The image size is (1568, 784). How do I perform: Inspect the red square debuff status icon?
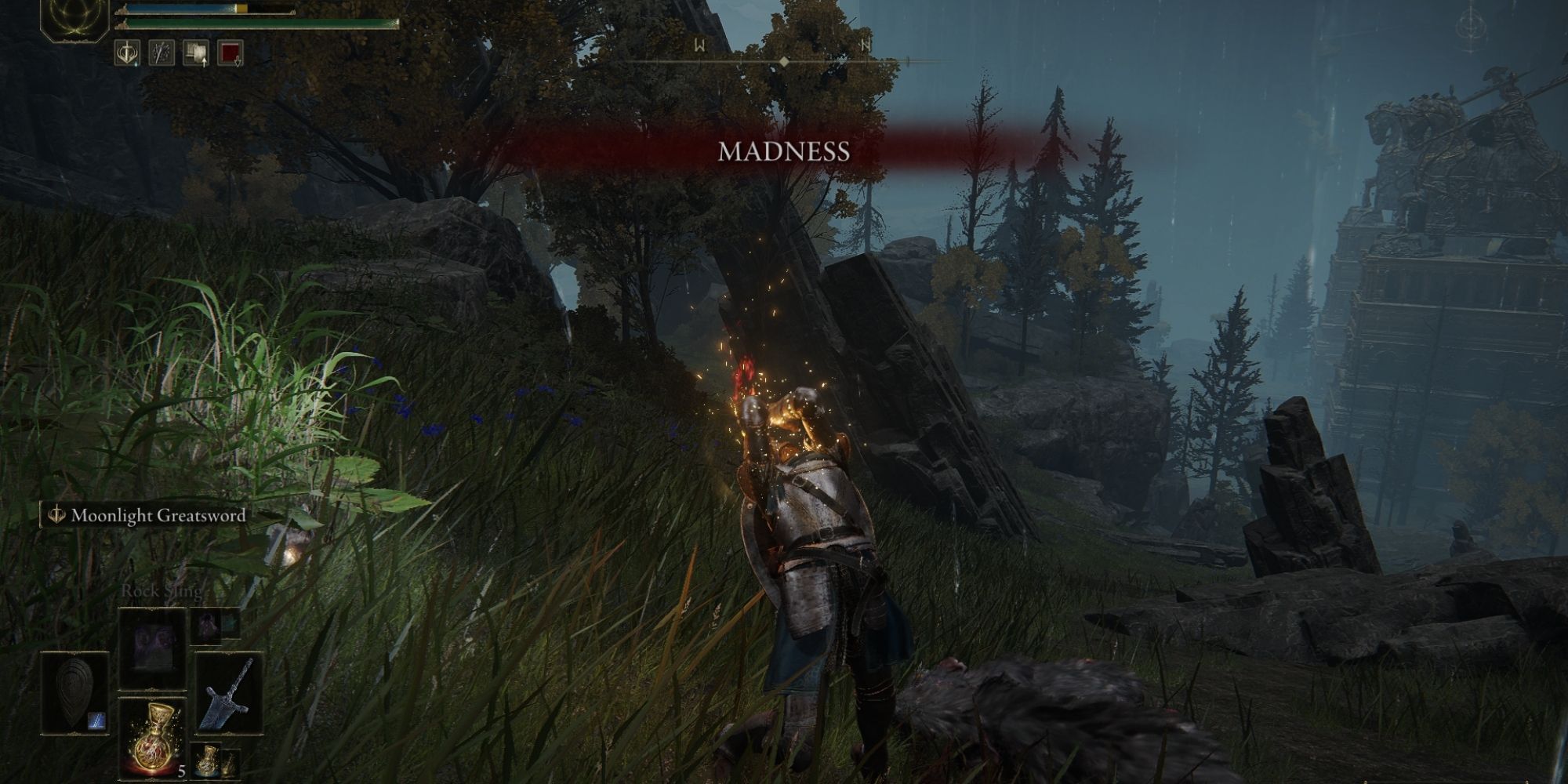[230, 53]
